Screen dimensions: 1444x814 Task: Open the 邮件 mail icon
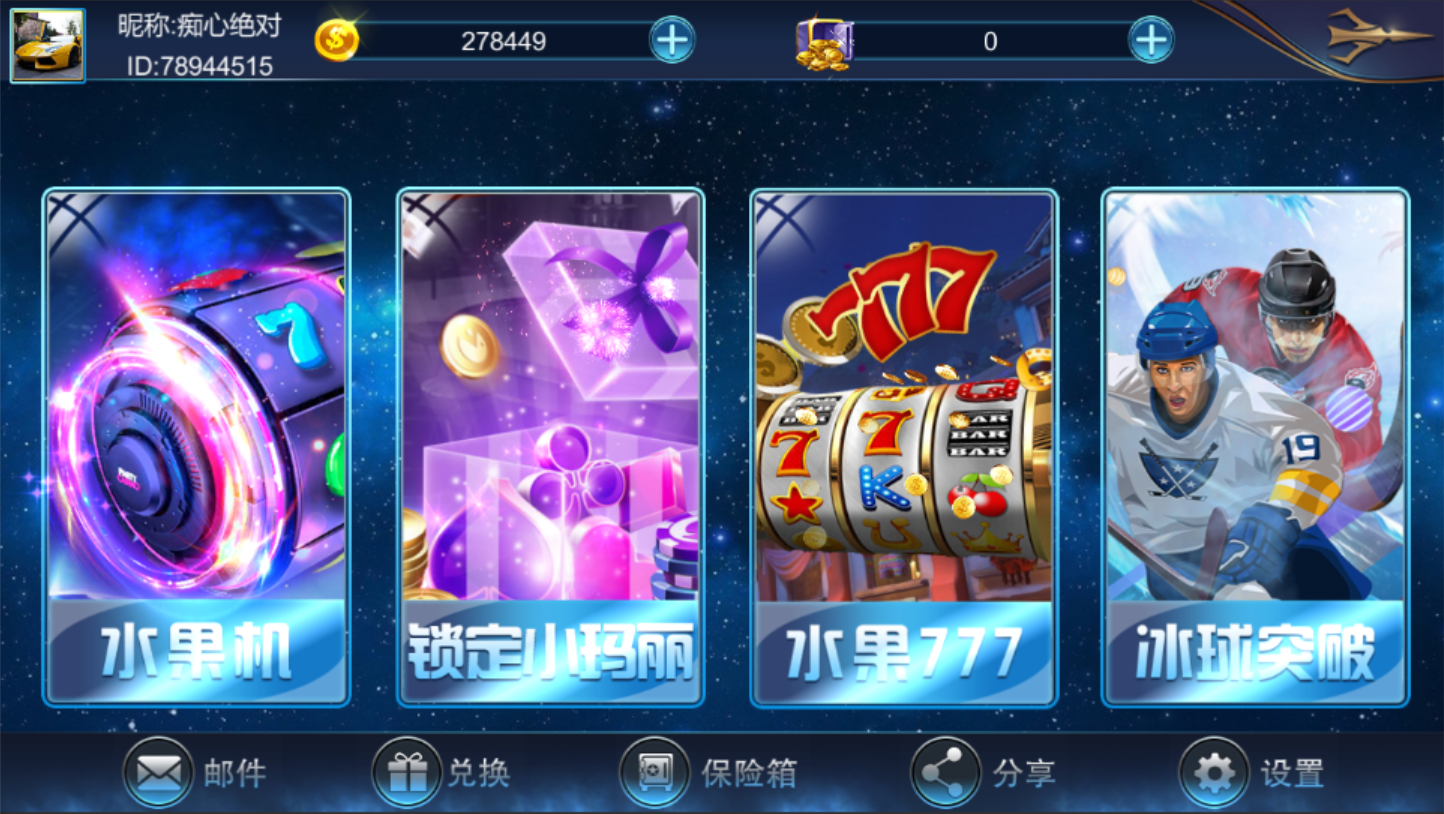[x=158, y=772]
